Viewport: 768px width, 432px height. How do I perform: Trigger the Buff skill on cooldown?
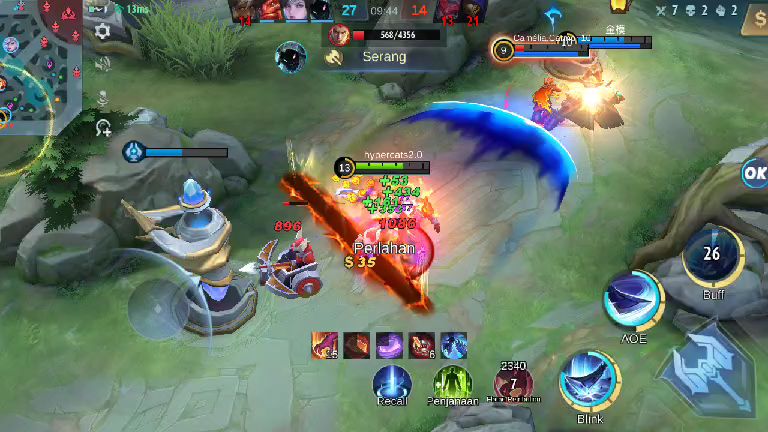coord(712,257)
